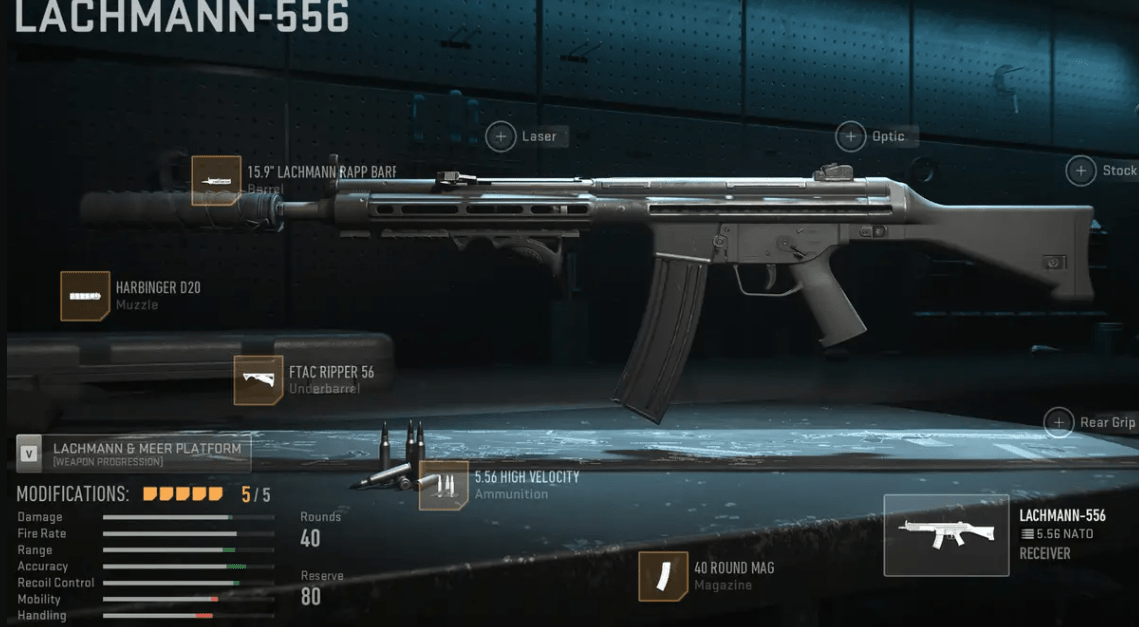Image resolution: width=1139 pixels, height=627 pixels.
Task: Choose the empty Rear Grip slot
Action: (x=1059, y=422)
